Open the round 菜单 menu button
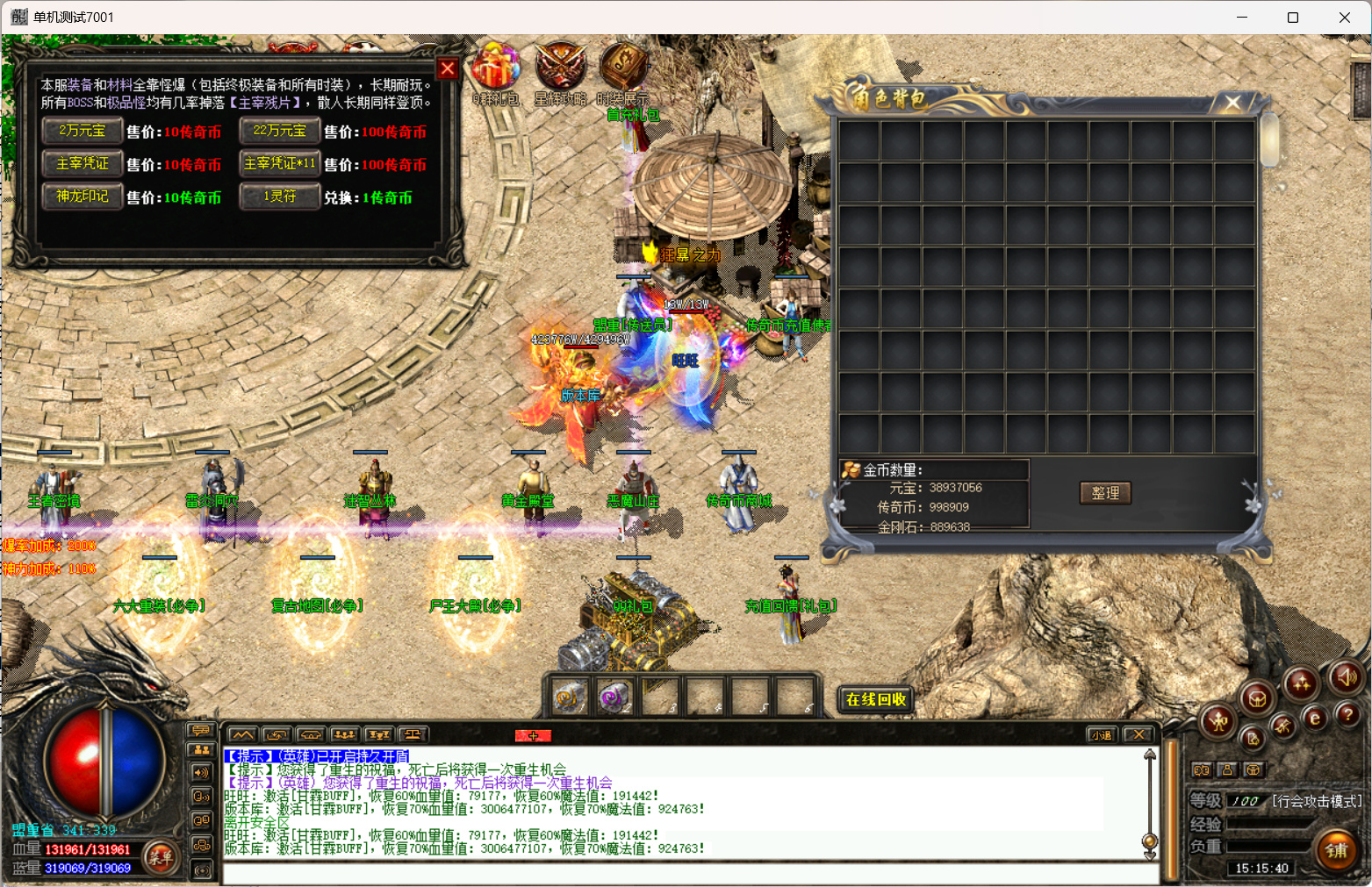The height and width of the screenshot is (887, 1372). [x=161, y=857]
